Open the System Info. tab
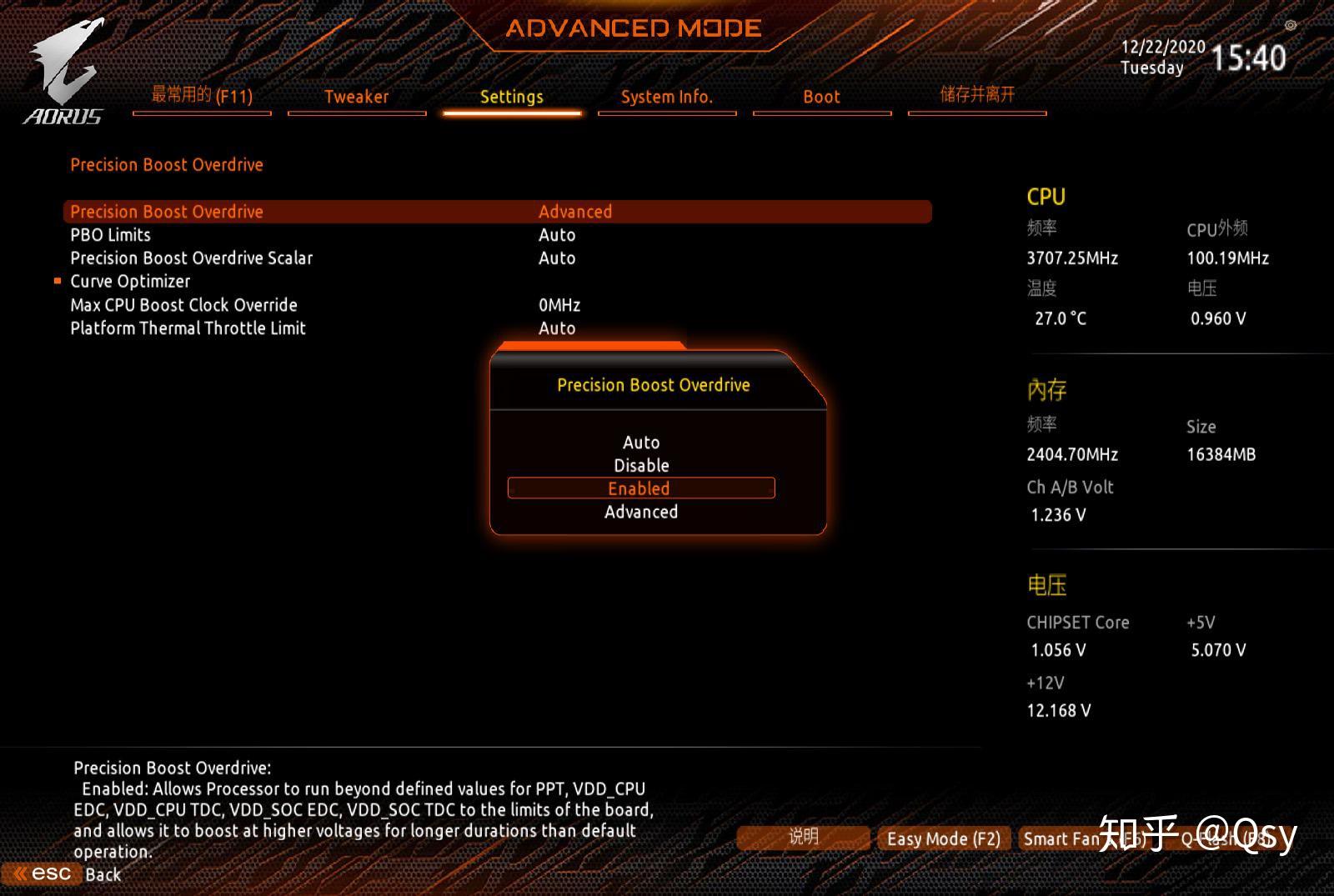 (666, 97)
